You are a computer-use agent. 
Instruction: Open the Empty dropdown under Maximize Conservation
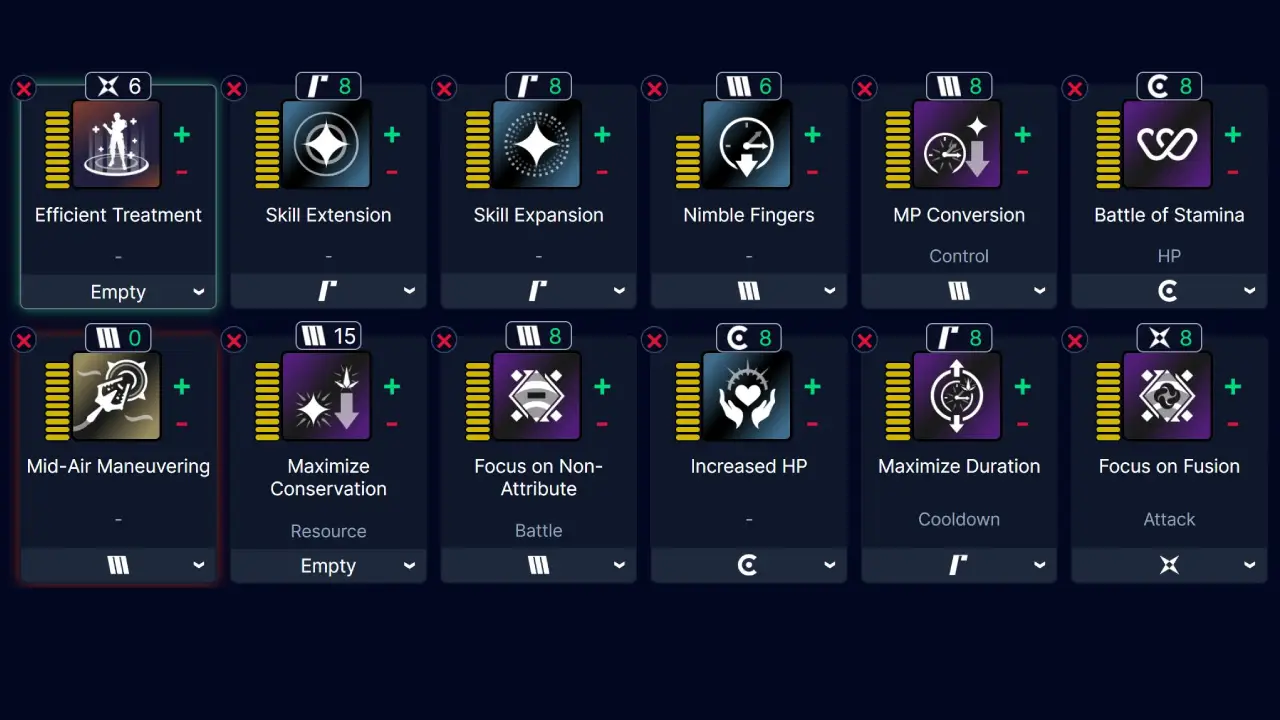328,565
